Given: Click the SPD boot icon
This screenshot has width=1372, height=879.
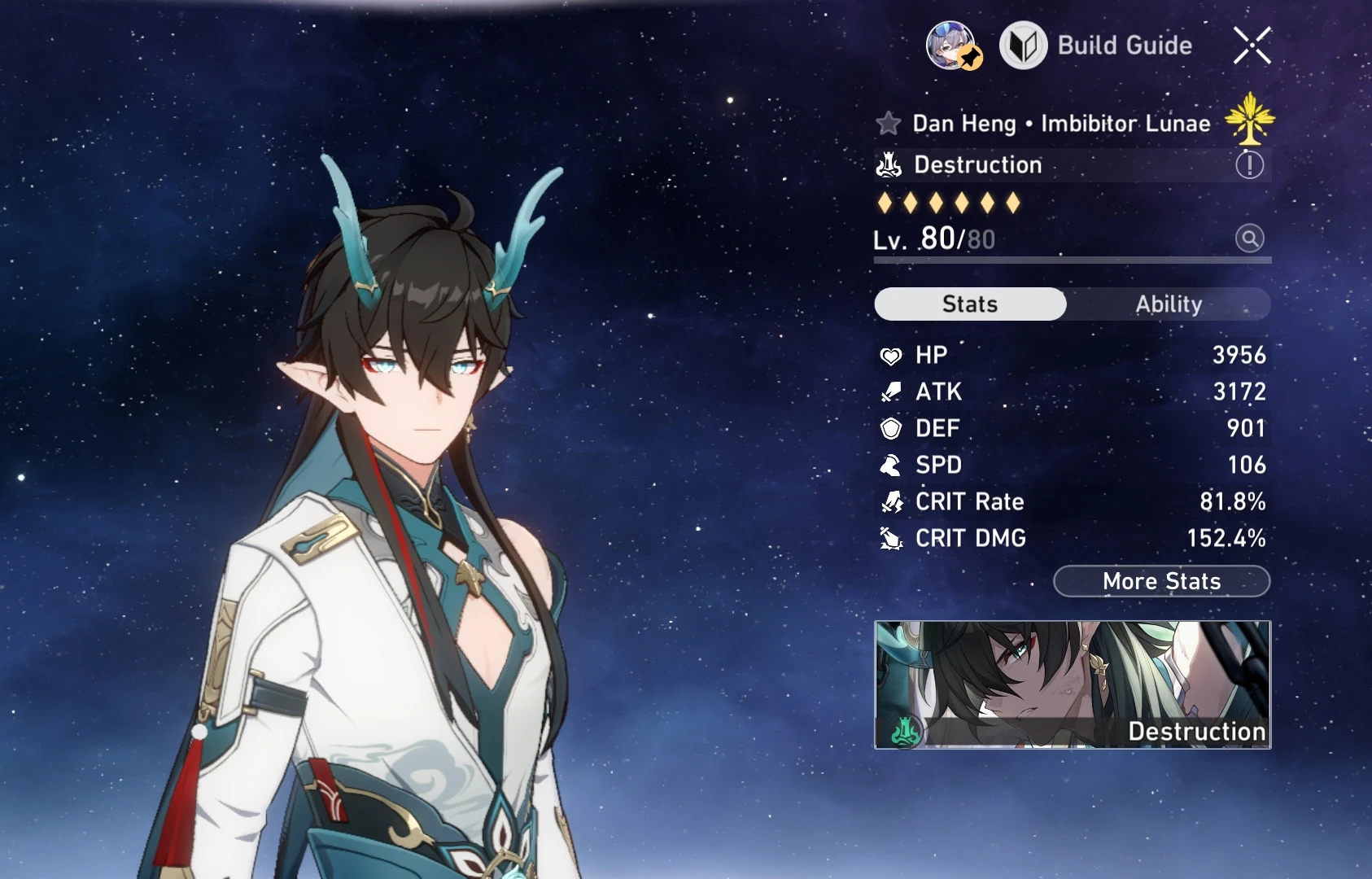Looking at the screenshot, I should (x=892, y=465).
